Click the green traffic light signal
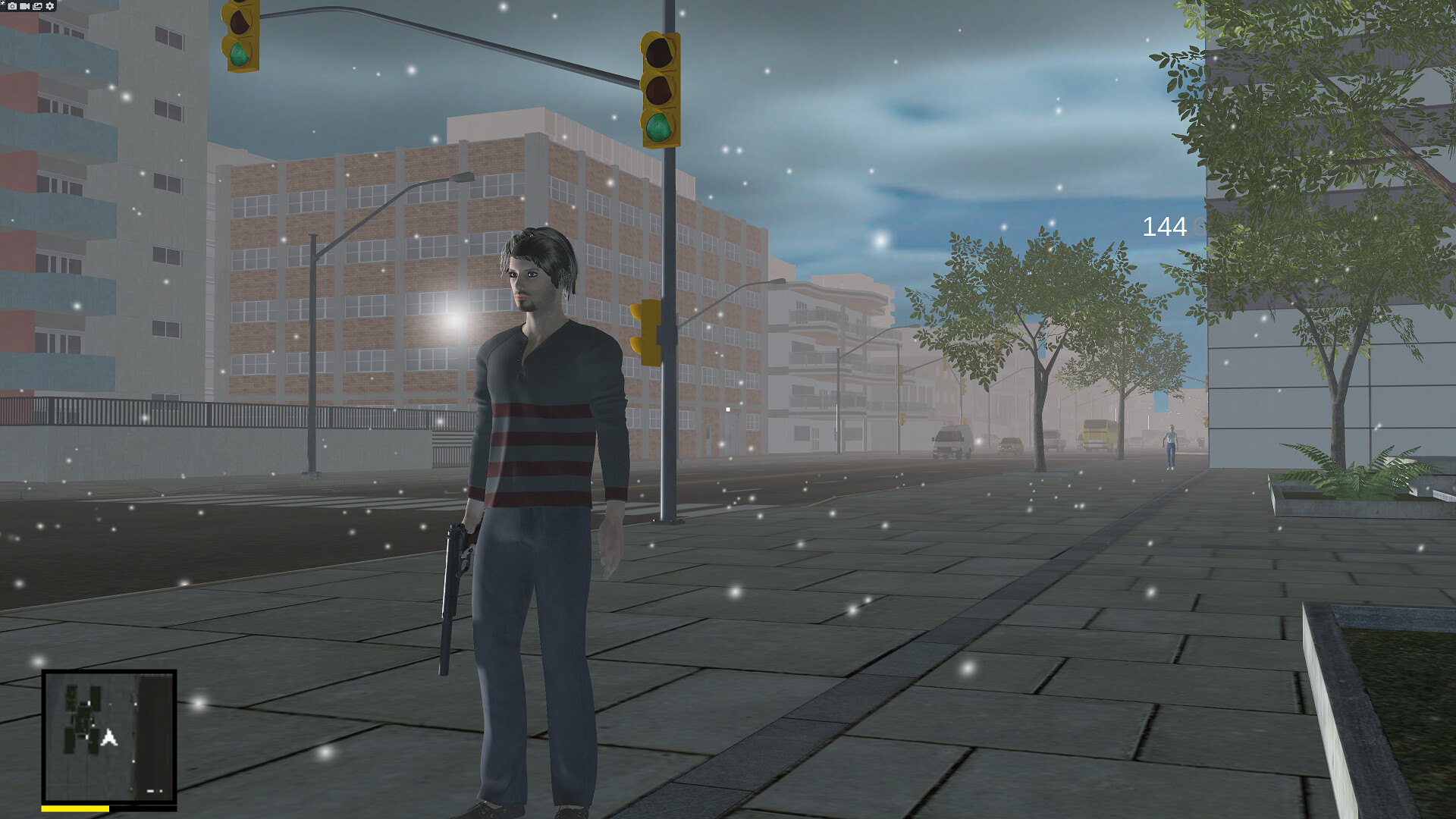The width and height of the screenshot is (1456, 819). click(x=658, y=126)
